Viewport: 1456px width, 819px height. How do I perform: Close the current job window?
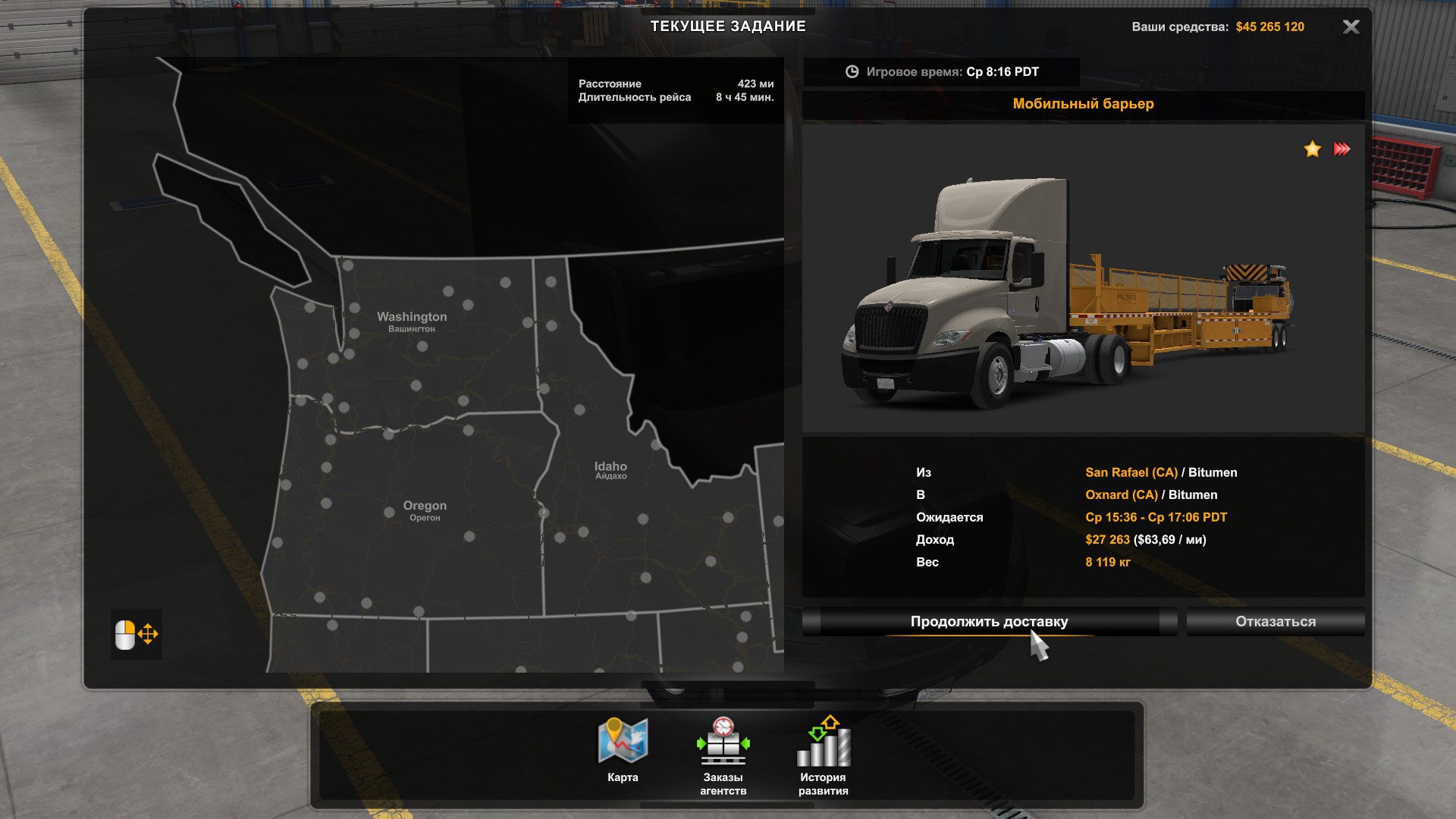[1351, 27]
